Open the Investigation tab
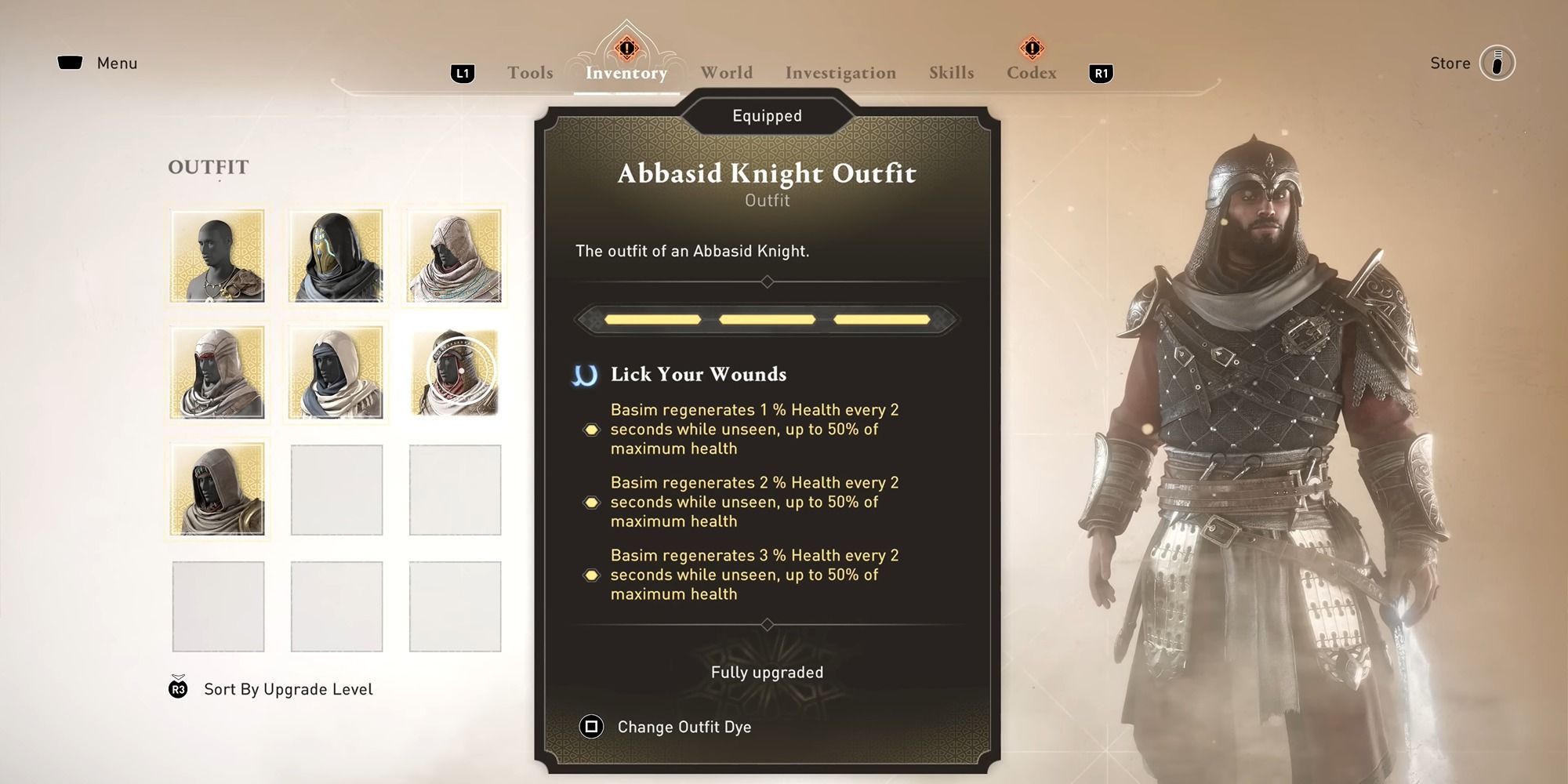 (840, 72)
